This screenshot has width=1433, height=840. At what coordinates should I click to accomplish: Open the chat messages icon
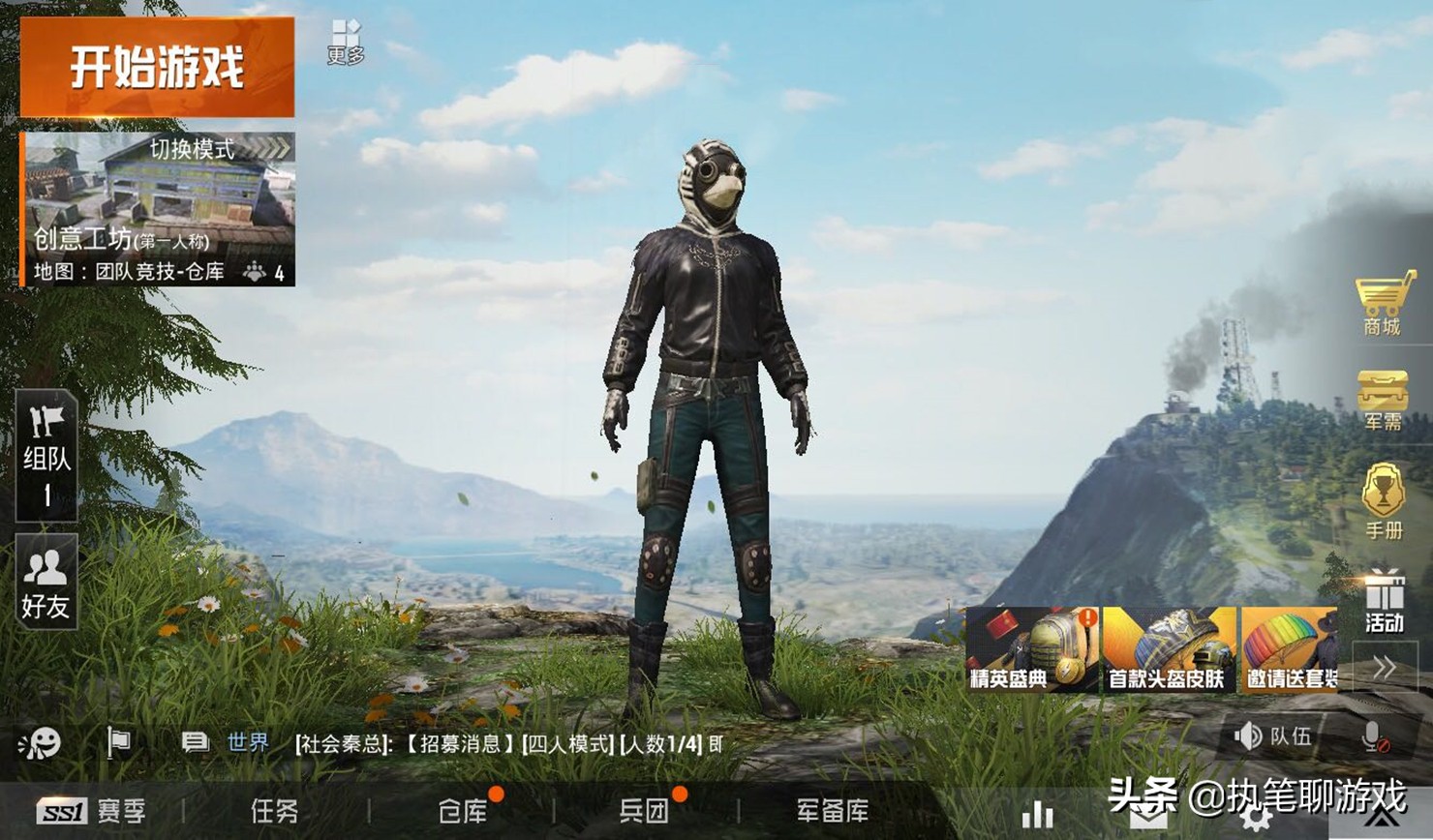click(x=194, y=740)
